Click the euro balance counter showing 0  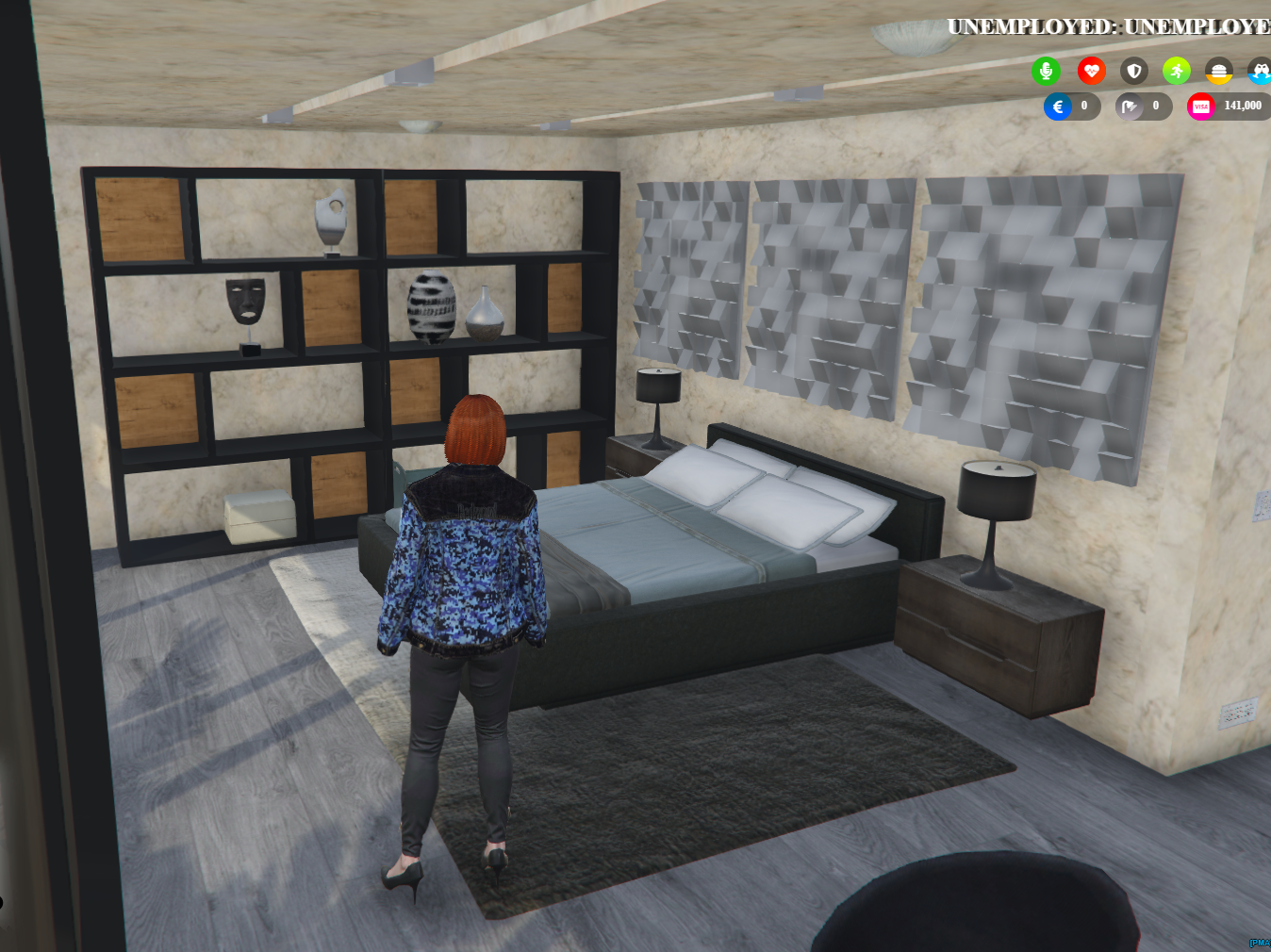click(1082, 107)
